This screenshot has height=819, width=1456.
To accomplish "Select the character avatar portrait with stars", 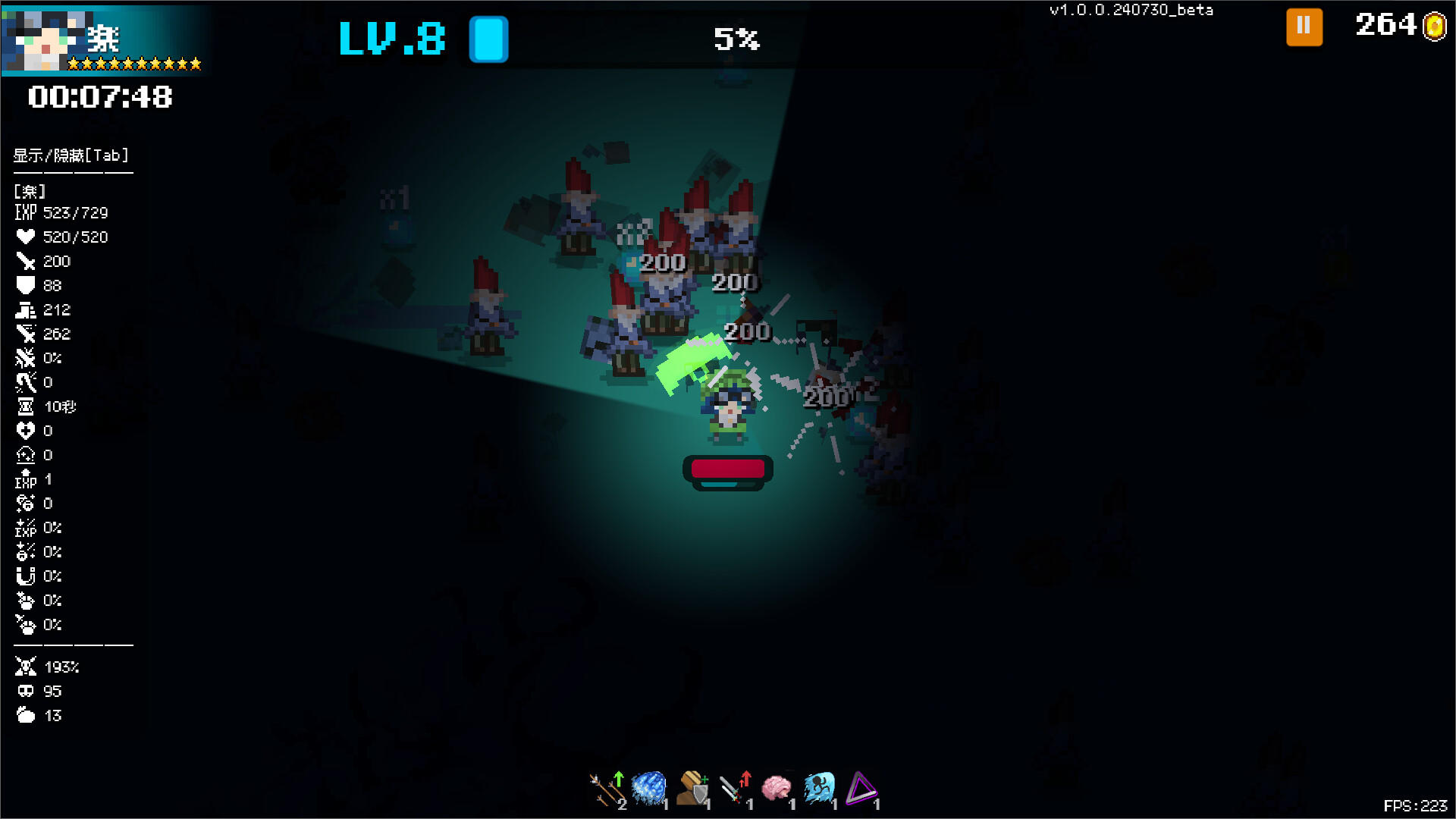I will pyautogui.click(x=45, y=38).
